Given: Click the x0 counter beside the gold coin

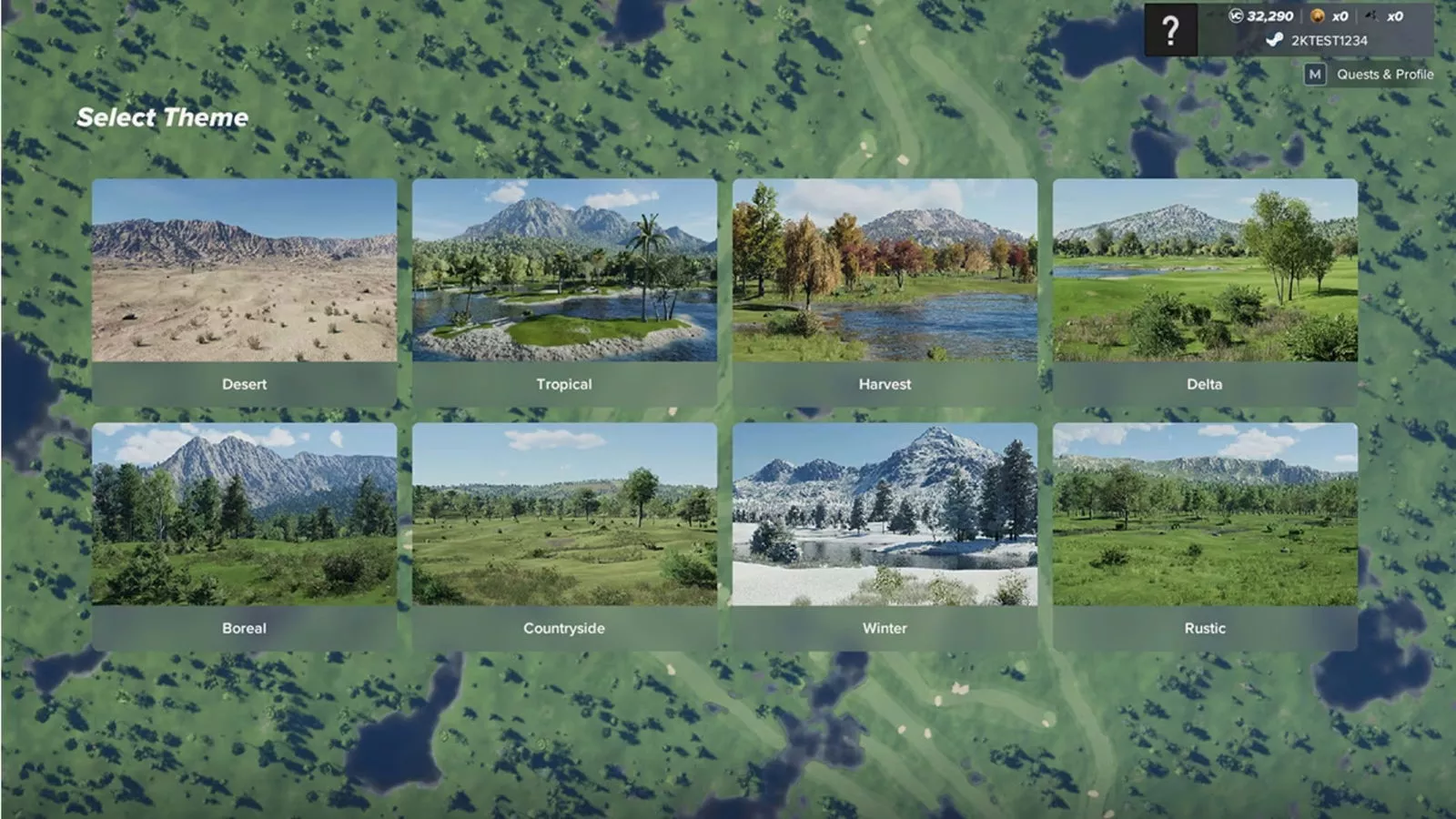Looking at the screenshot, I should click(x=1341, y=16).
